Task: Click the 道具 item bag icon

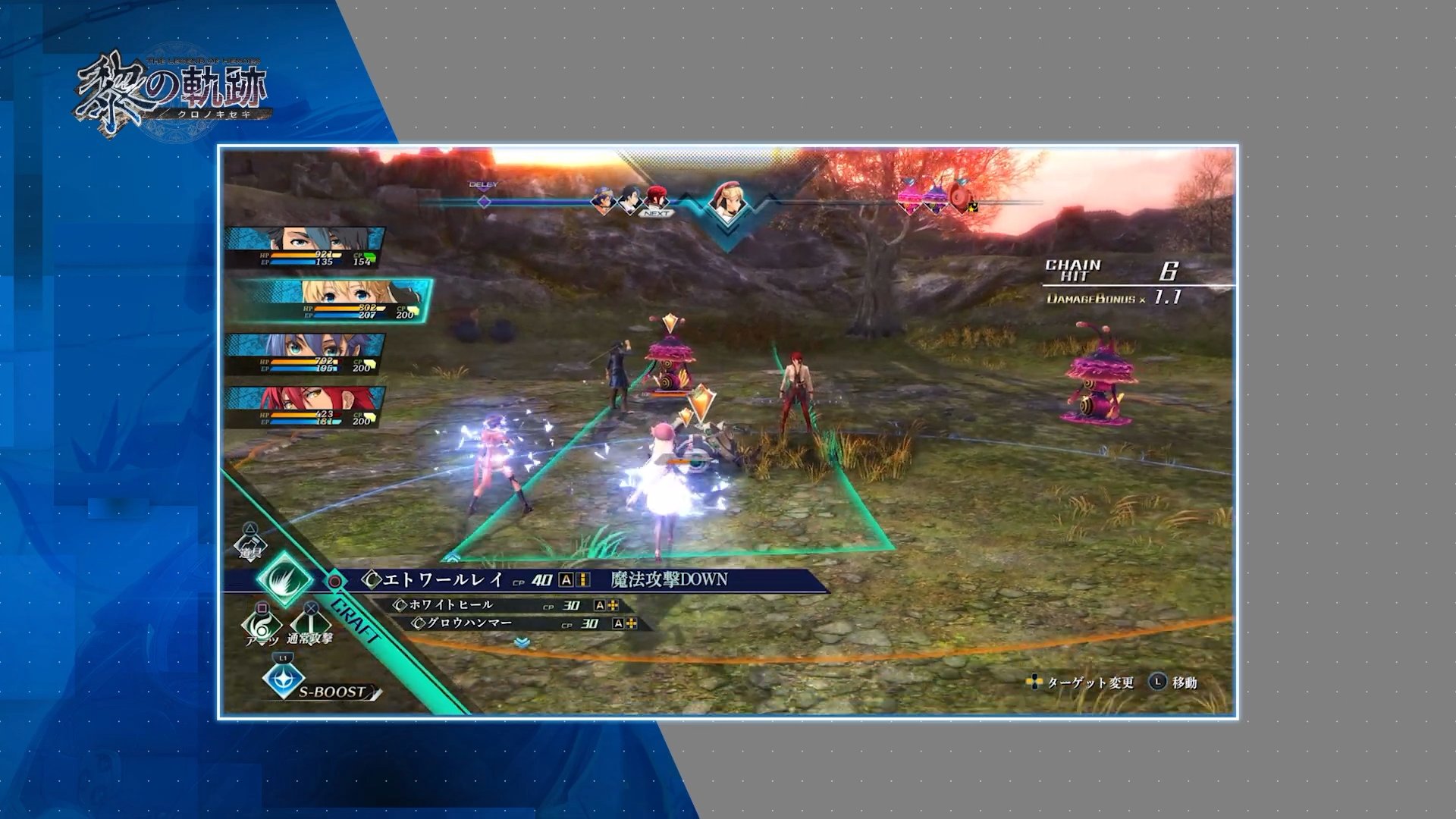Action: point(251,541)
